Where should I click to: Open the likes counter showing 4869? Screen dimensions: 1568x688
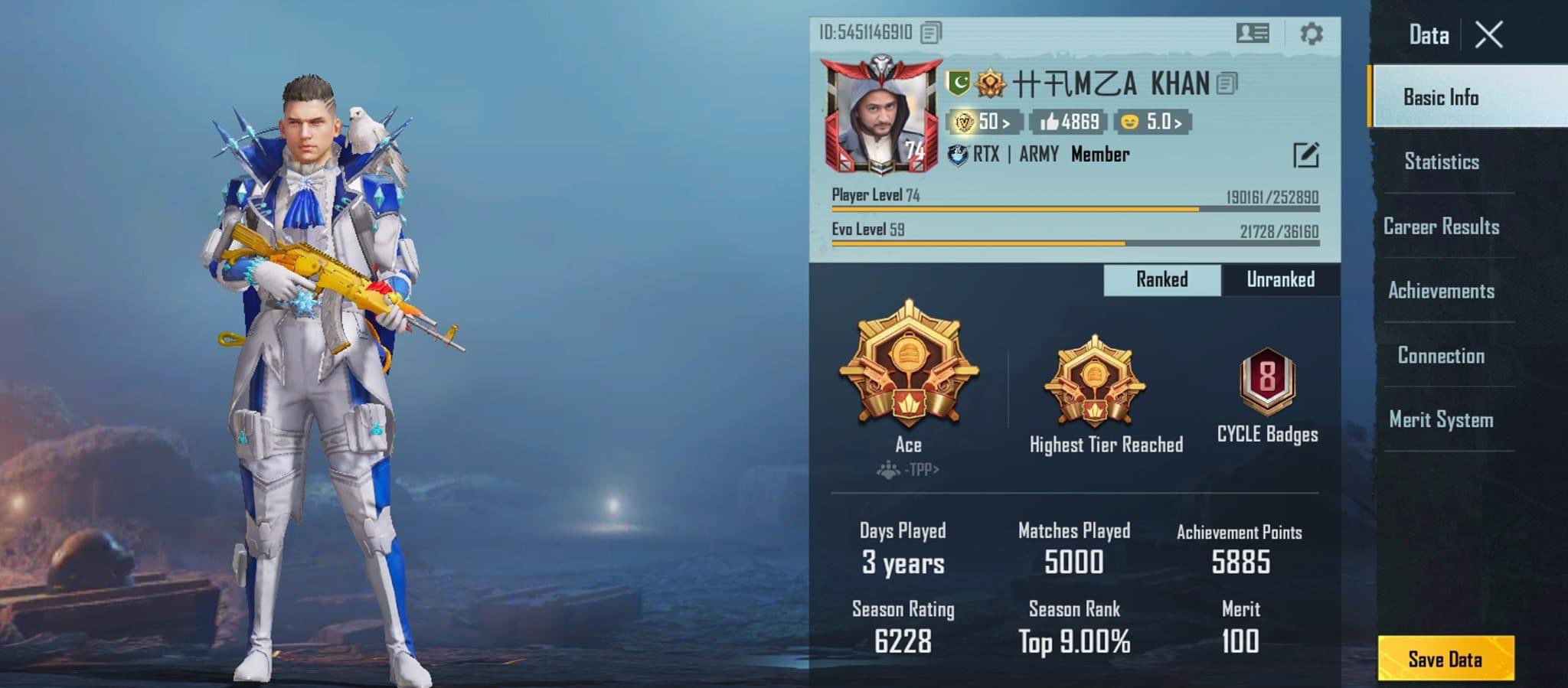pyautogui.click(x=1067, y=121)
